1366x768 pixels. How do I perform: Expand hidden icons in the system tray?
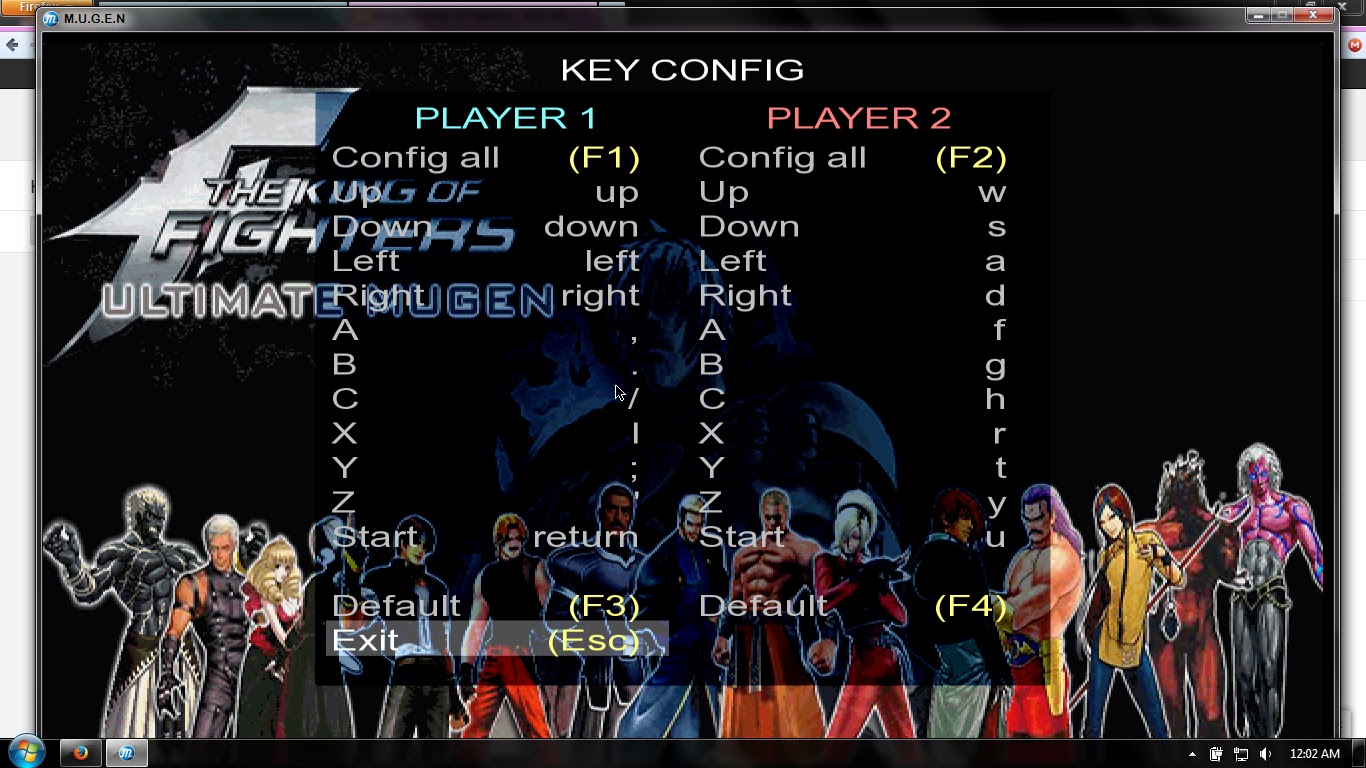pos(1192,752)
